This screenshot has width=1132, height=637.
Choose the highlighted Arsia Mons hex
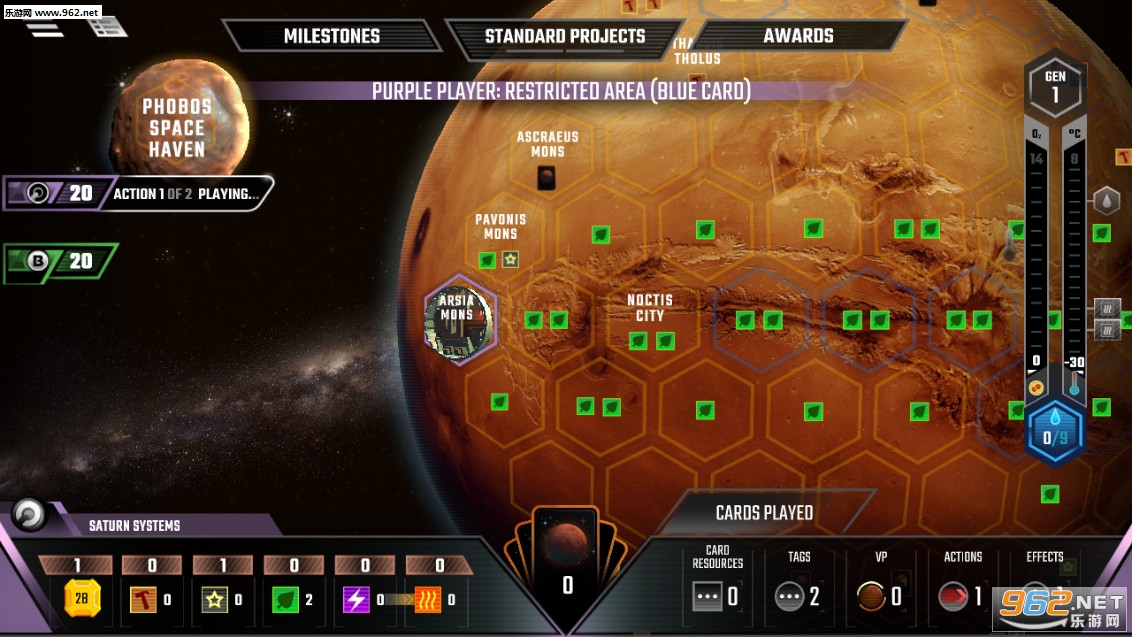click(x=458, y=319)
